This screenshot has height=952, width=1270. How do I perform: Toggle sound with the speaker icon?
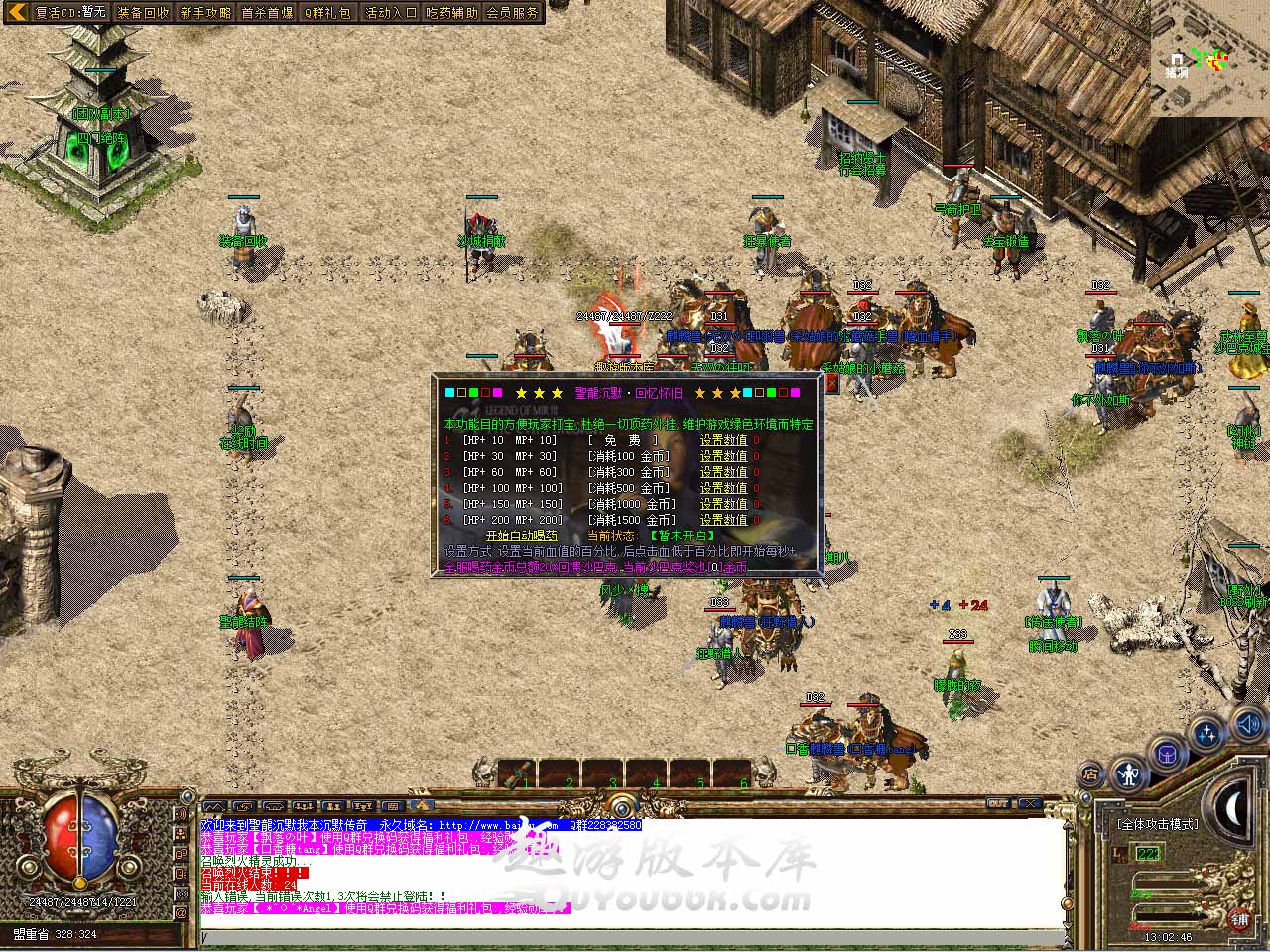pos(1247,727)
